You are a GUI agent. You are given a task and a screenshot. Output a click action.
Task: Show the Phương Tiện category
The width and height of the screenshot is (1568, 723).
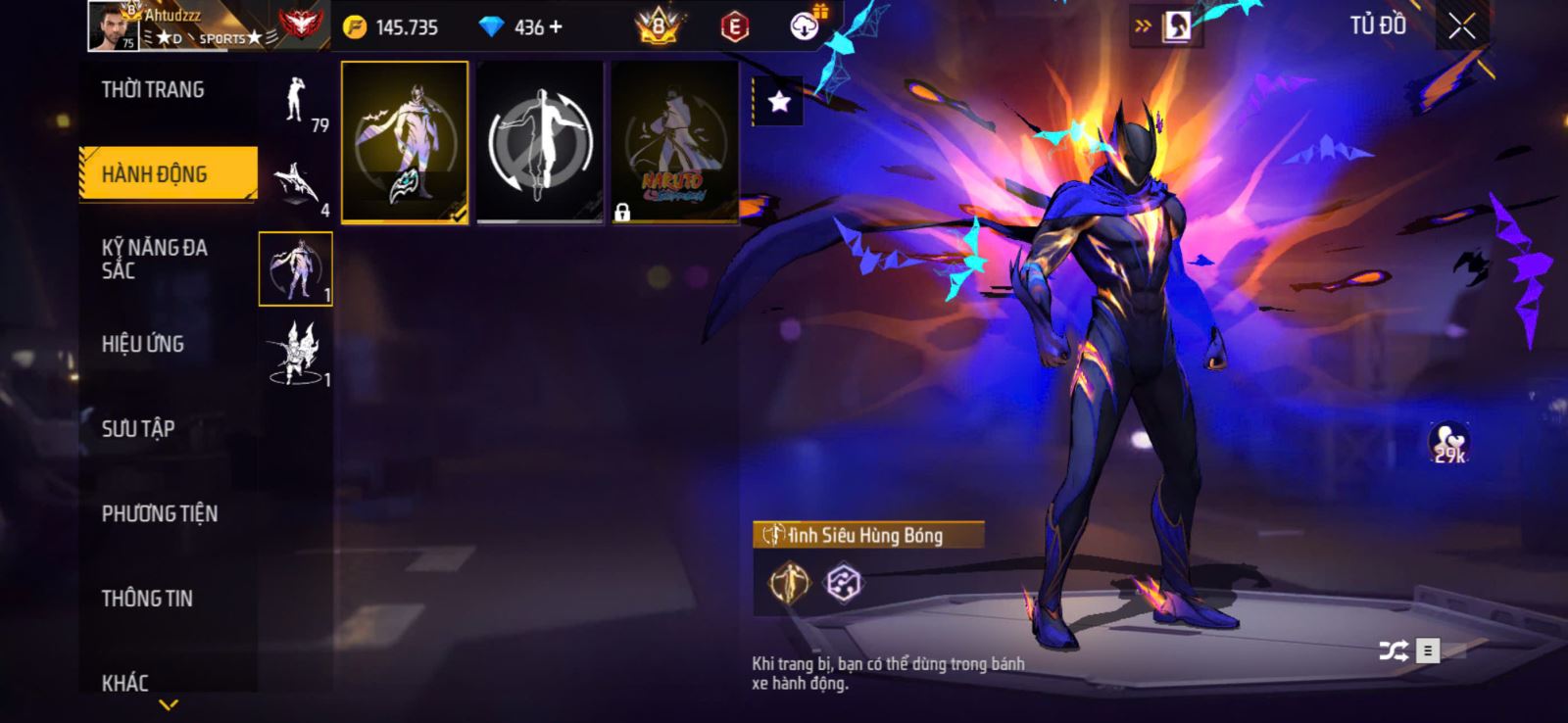coord(160,513)
